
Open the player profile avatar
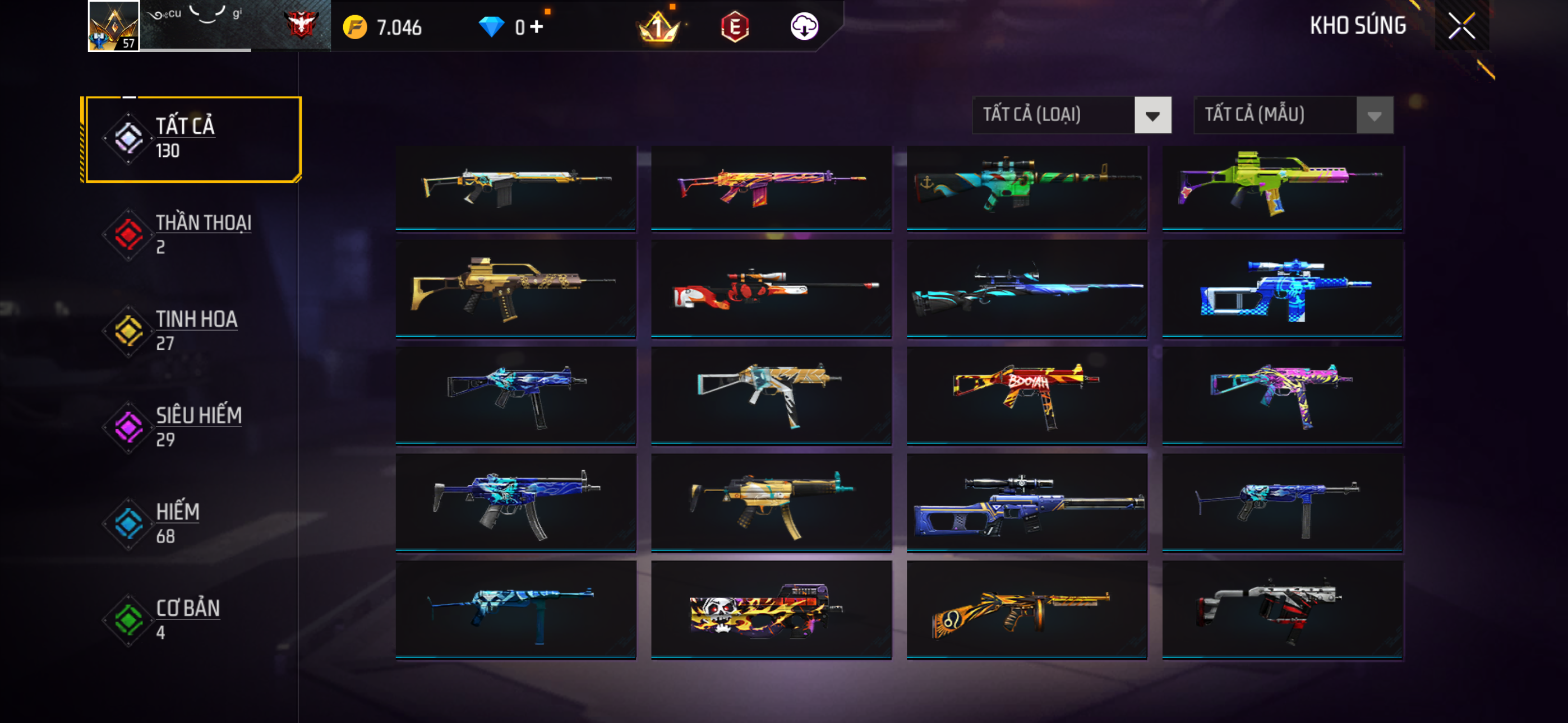(114, 26)
